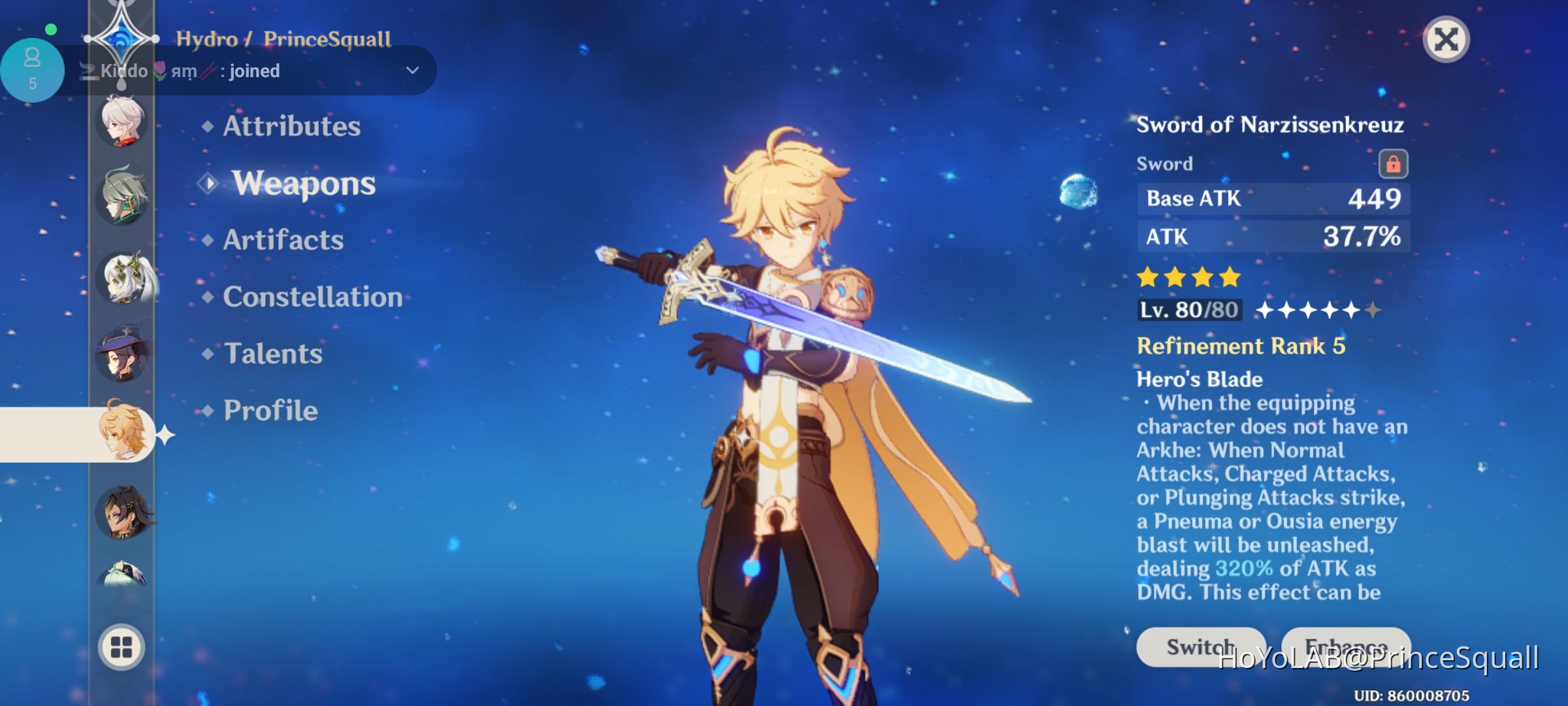Open the Constellation section
The width and height of the screenshot is (1568, 706).
click(x=312, y=297)
